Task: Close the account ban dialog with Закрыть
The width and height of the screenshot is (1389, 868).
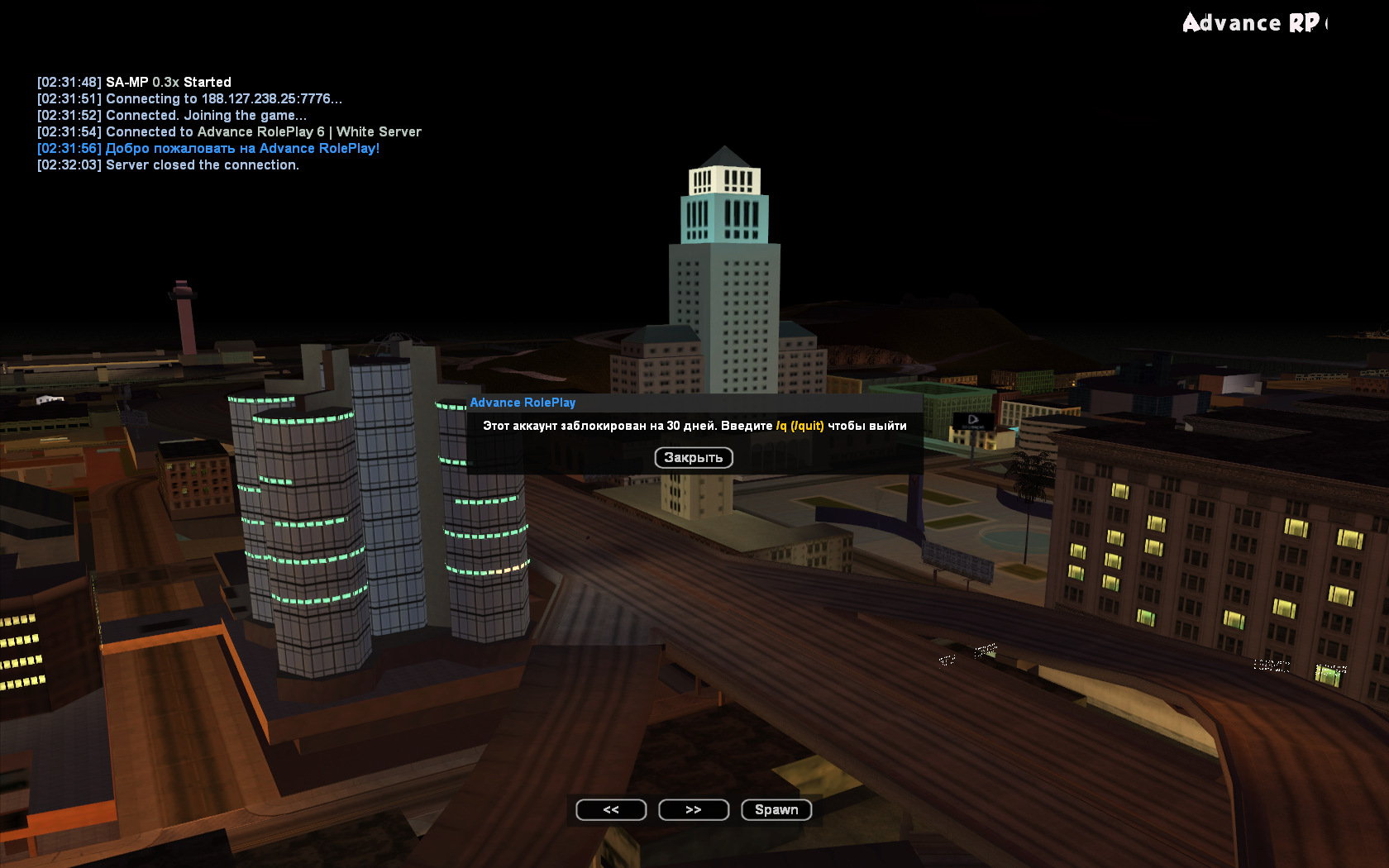Action: (x=693, y=457)
